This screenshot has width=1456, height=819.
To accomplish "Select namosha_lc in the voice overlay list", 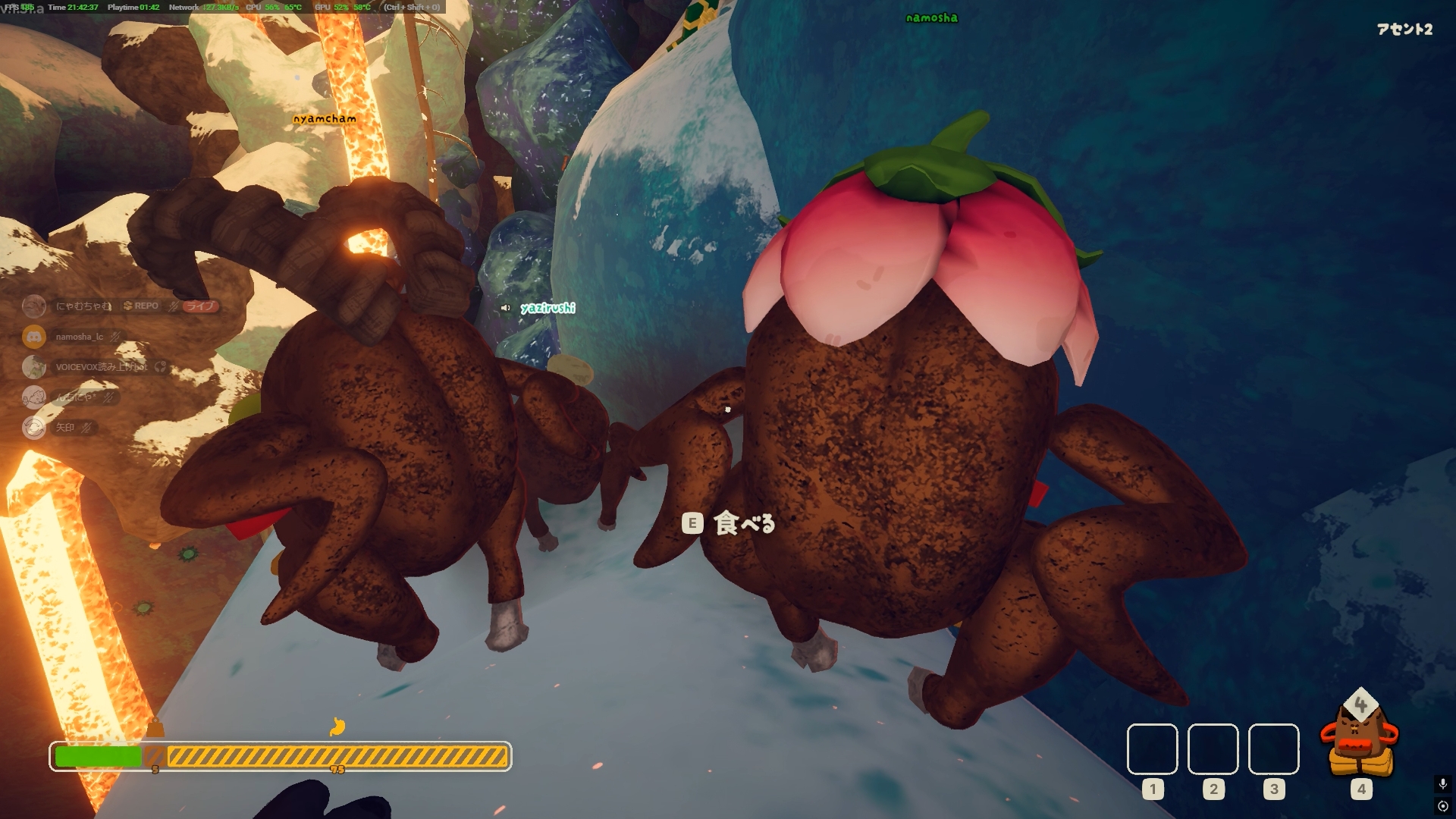I will [x=79, y=337].
